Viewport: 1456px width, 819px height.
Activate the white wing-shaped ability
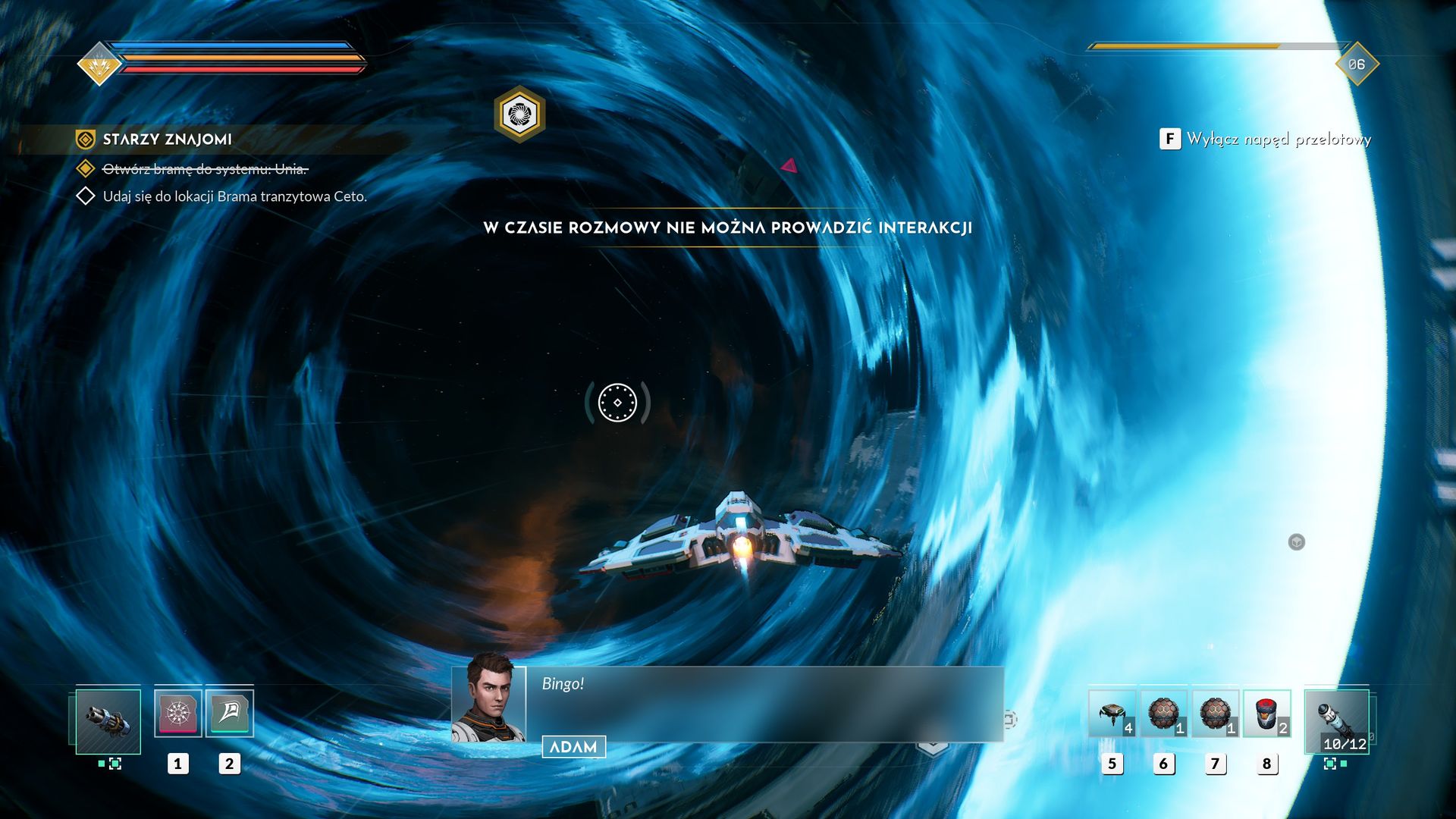(229, 713)
